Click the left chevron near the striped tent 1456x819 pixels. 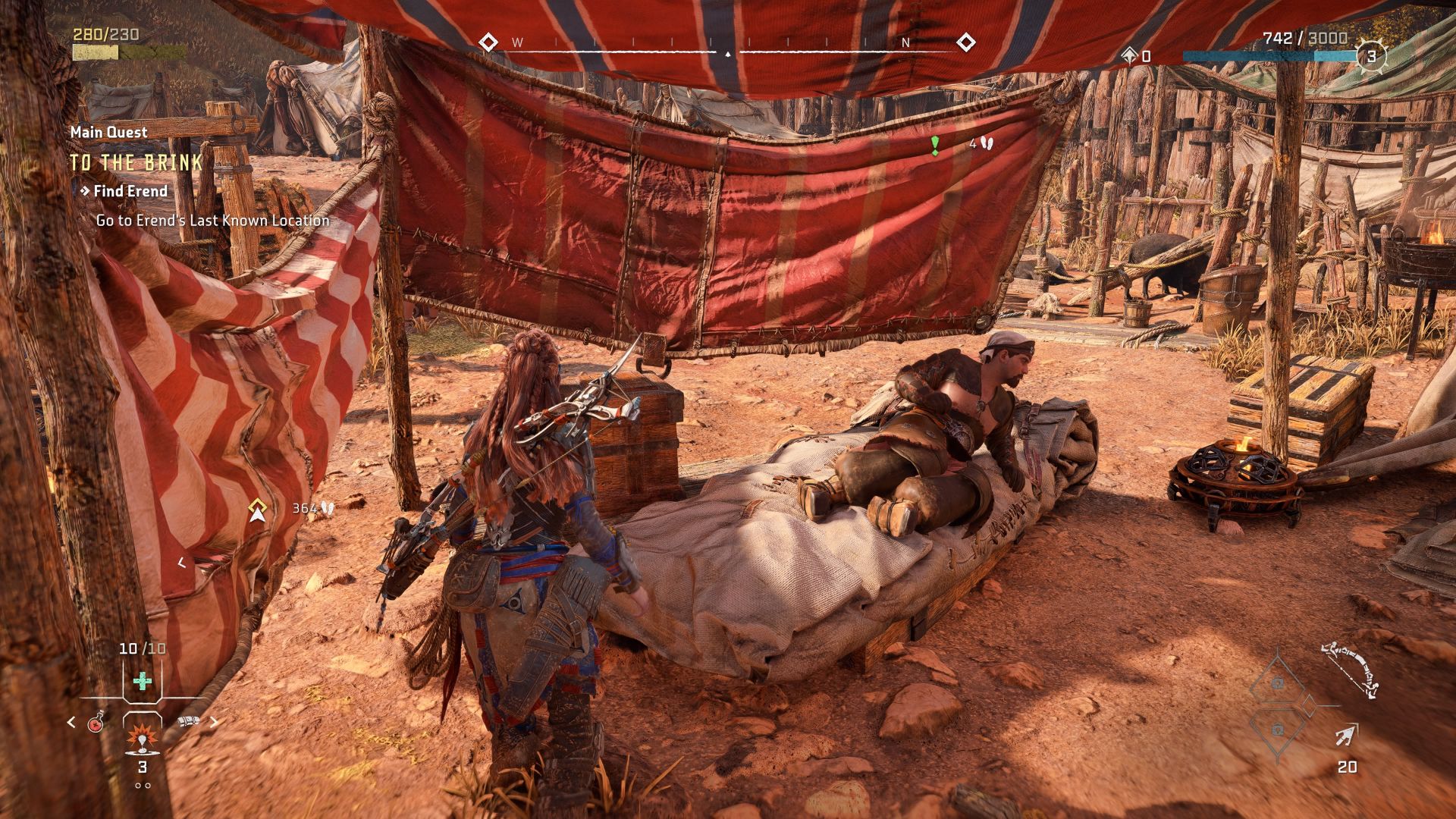click(182, 561)
